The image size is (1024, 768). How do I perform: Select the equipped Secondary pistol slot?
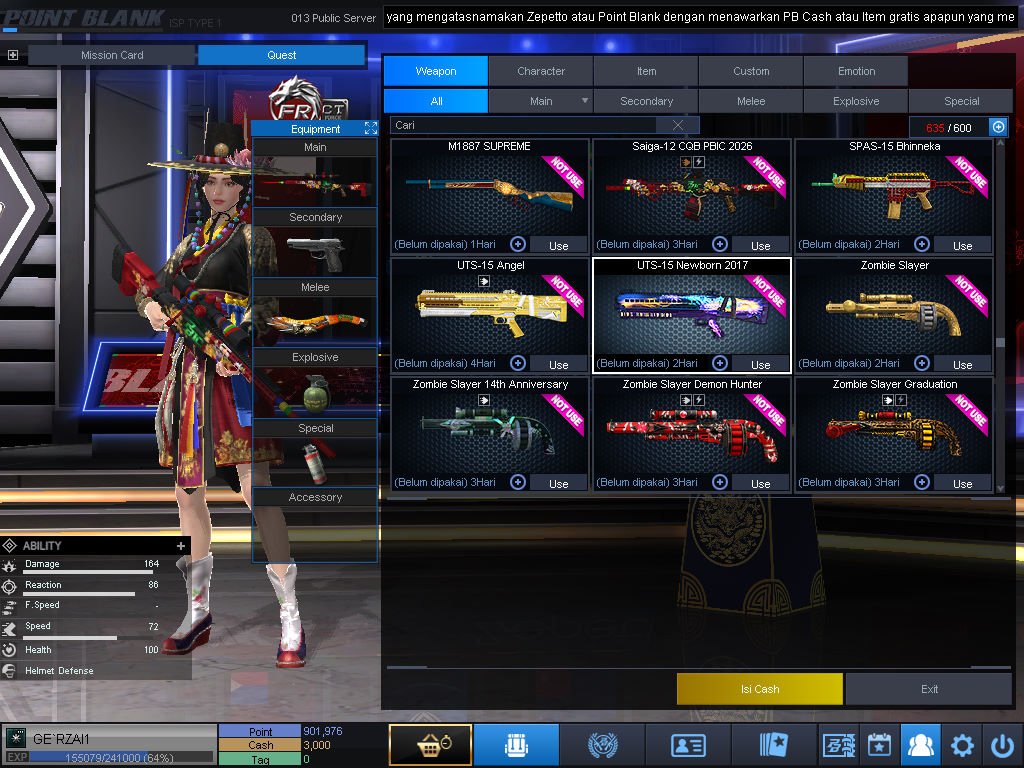pos(315,254)
